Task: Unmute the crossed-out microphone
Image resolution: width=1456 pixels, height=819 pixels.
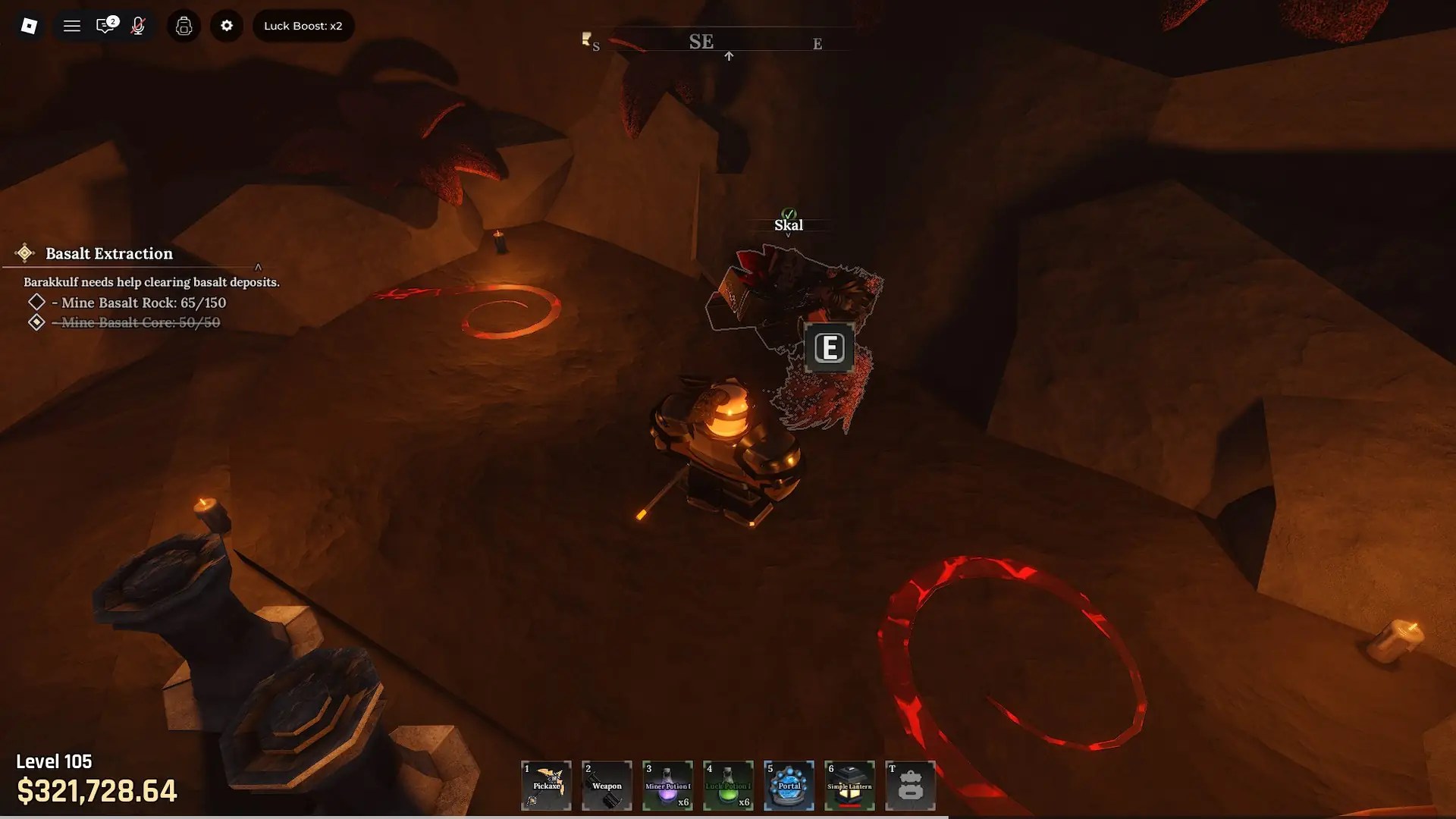Action: [138, 25]
